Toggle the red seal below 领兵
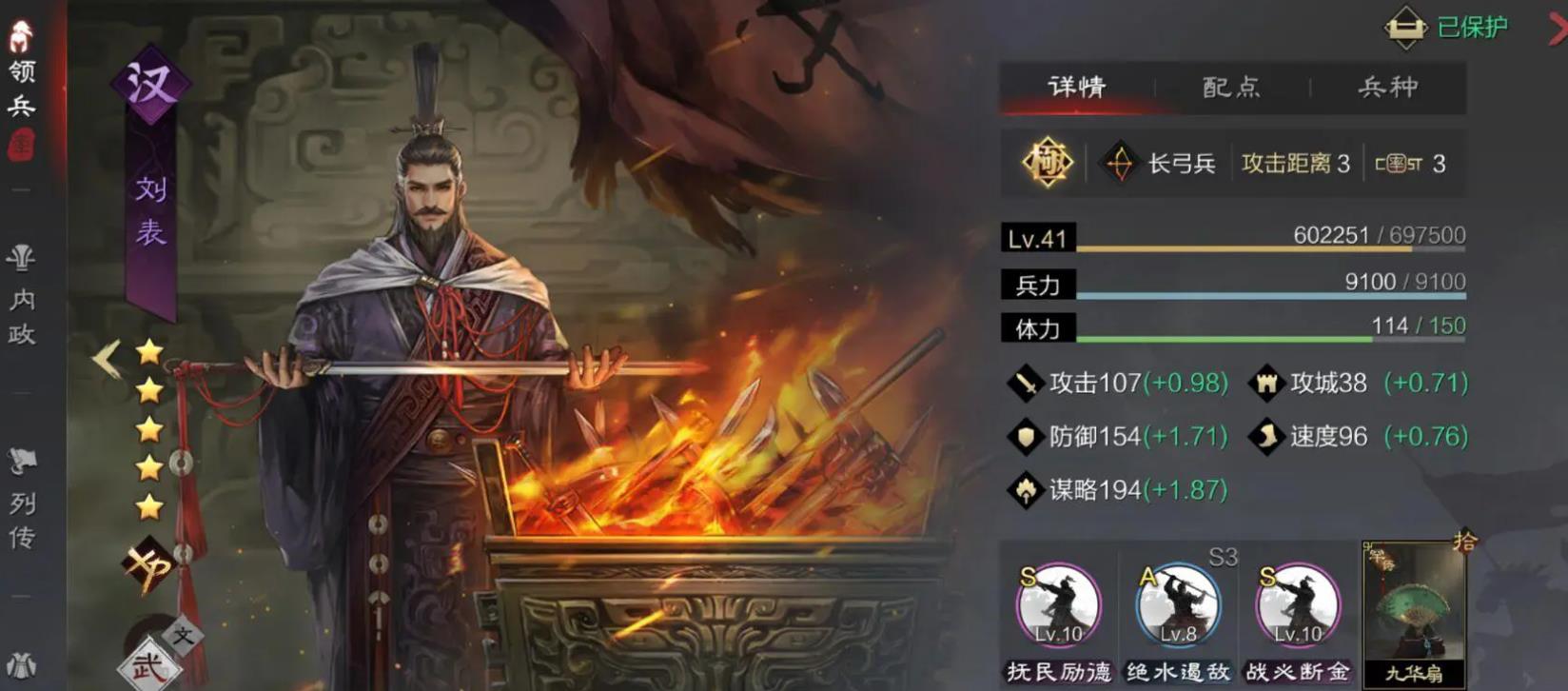Screen dimensions: 1568x691 tap(23, 145)
